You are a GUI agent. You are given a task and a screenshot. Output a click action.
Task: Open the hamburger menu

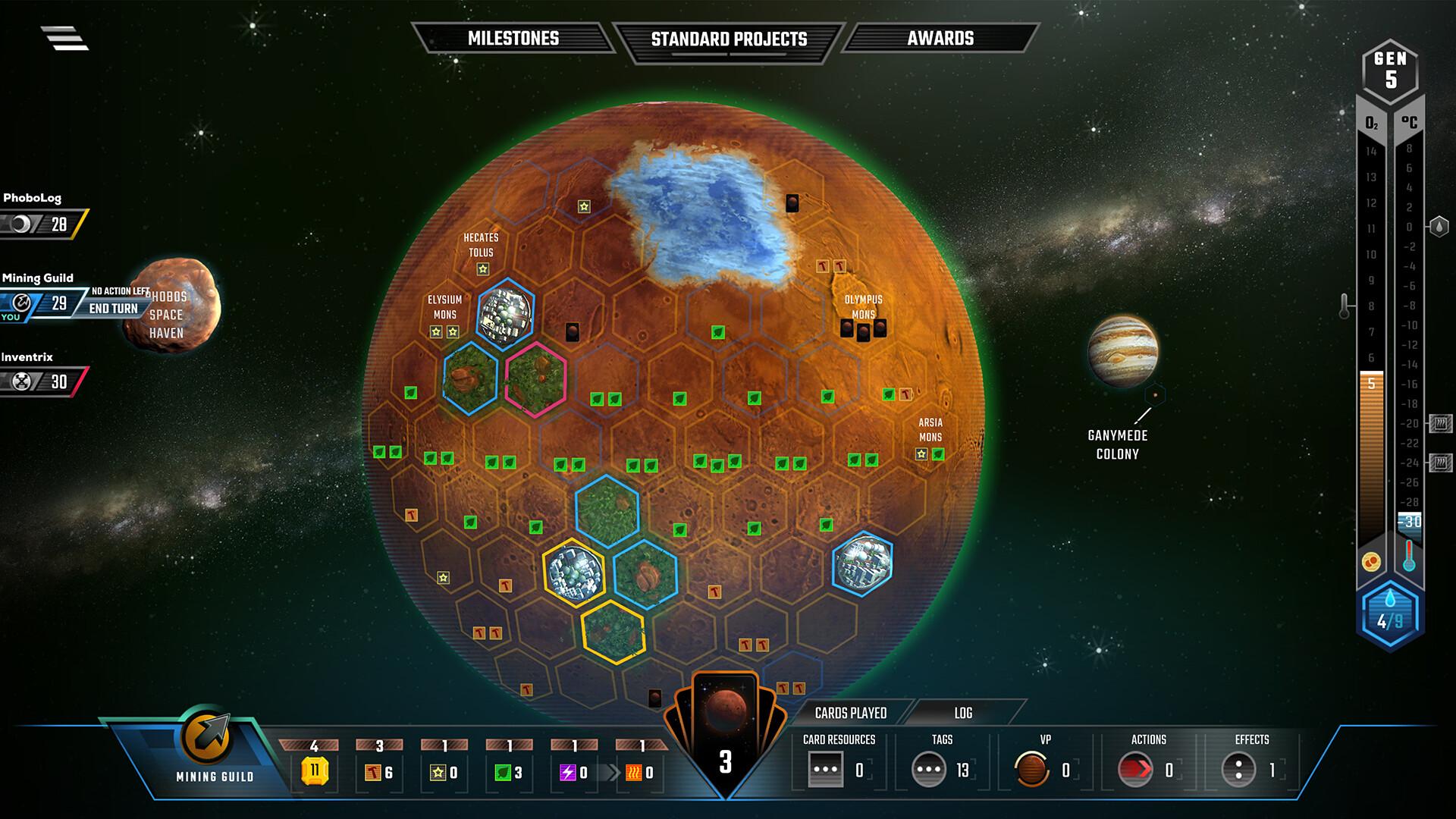(x=64, y=38)
